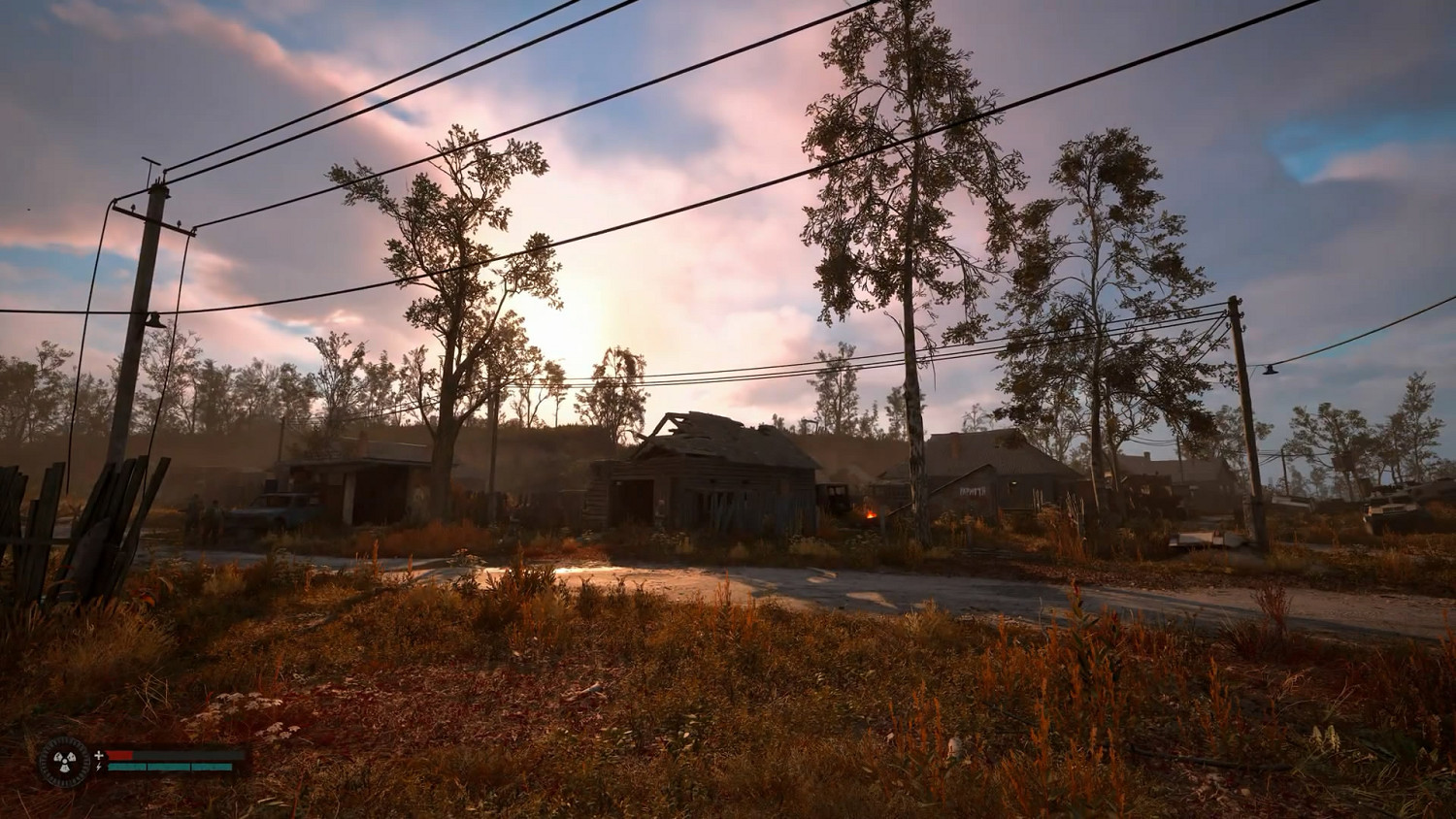Click the last teal stamina segment
The image size is (1456, 819).
point(211,767)
